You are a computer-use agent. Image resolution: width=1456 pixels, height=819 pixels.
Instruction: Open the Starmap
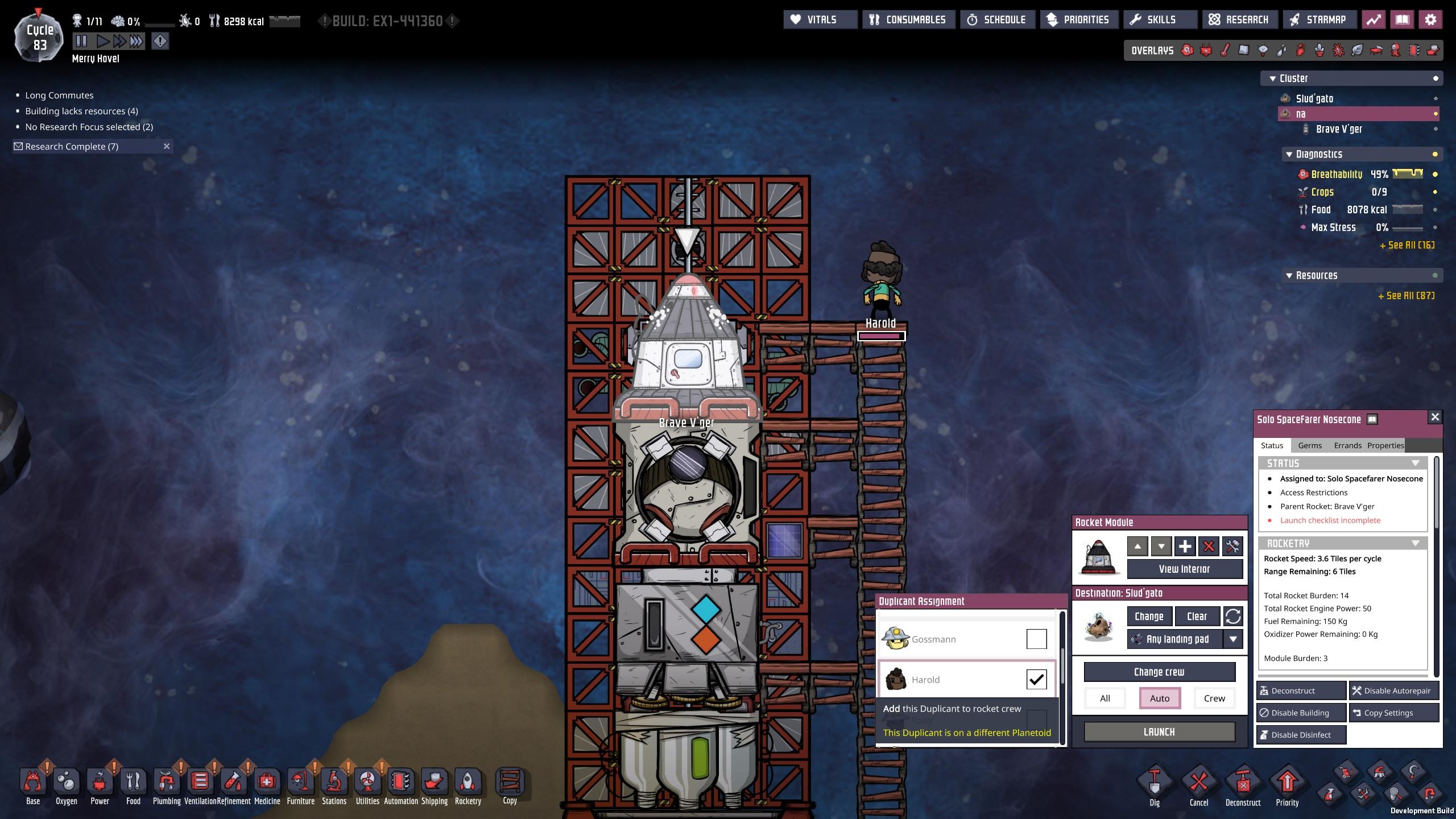pyautogui.click(x=1318, y=20)
